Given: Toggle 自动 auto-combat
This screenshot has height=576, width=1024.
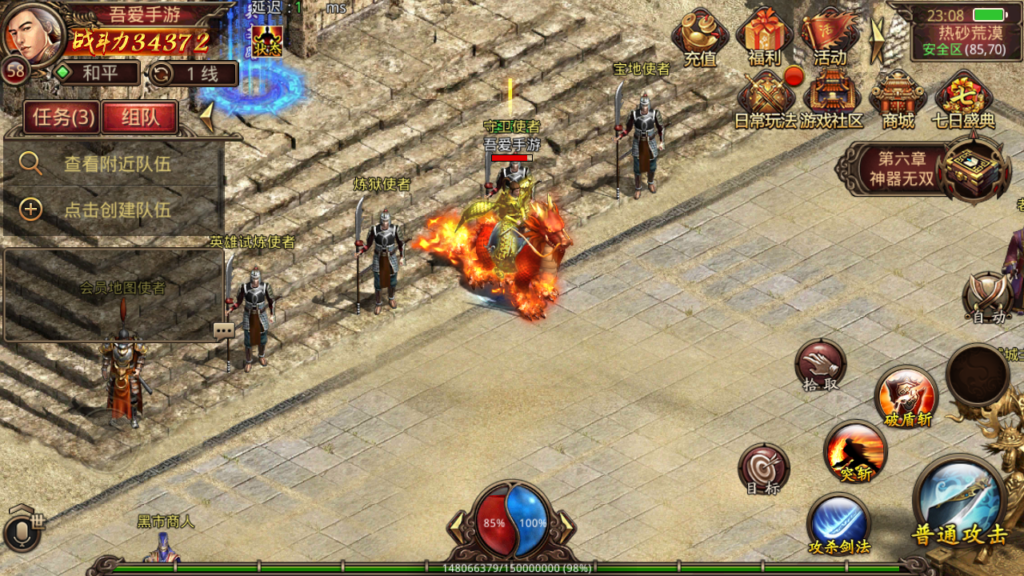Looking at the screenshot, I should click(x=987, y=297).
